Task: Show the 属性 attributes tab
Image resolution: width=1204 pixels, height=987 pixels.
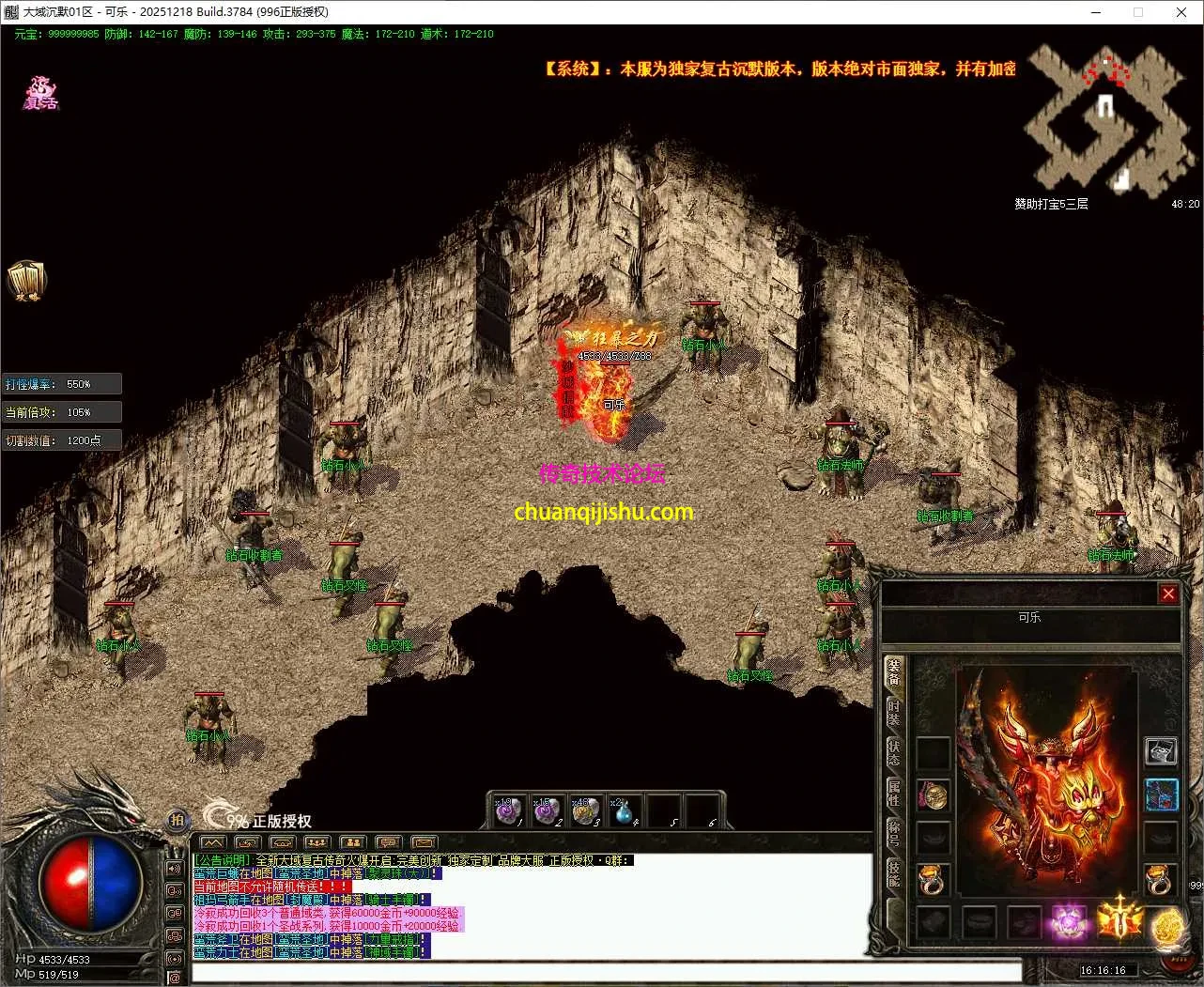Action: (x=893, y=792)
